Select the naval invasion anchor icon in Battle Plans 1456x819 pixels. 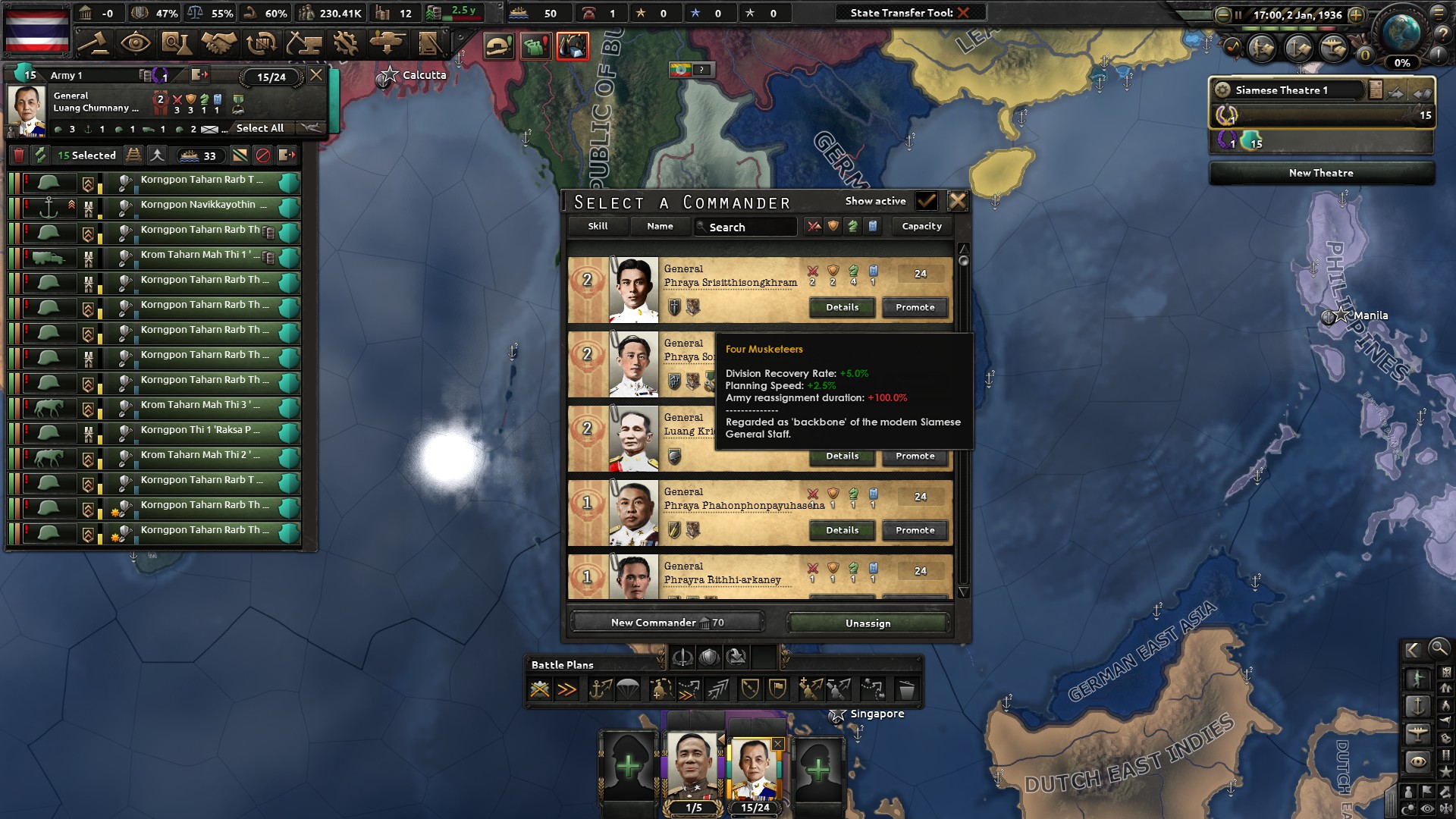[599, 690]
